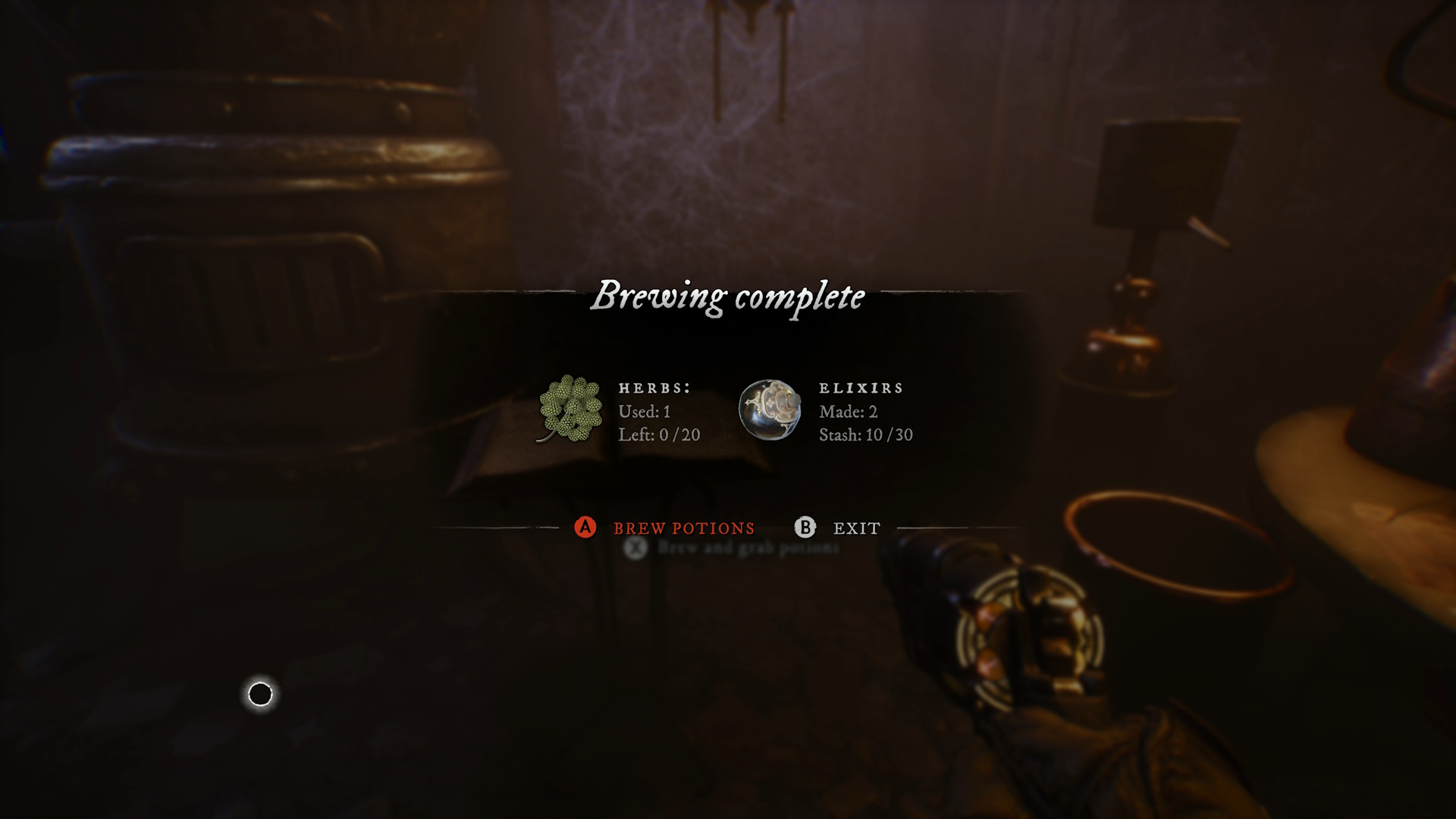This screenshot has height=819, width=1456.
Task: Click the Made: 2 stat text
Action: click(847, 412)
